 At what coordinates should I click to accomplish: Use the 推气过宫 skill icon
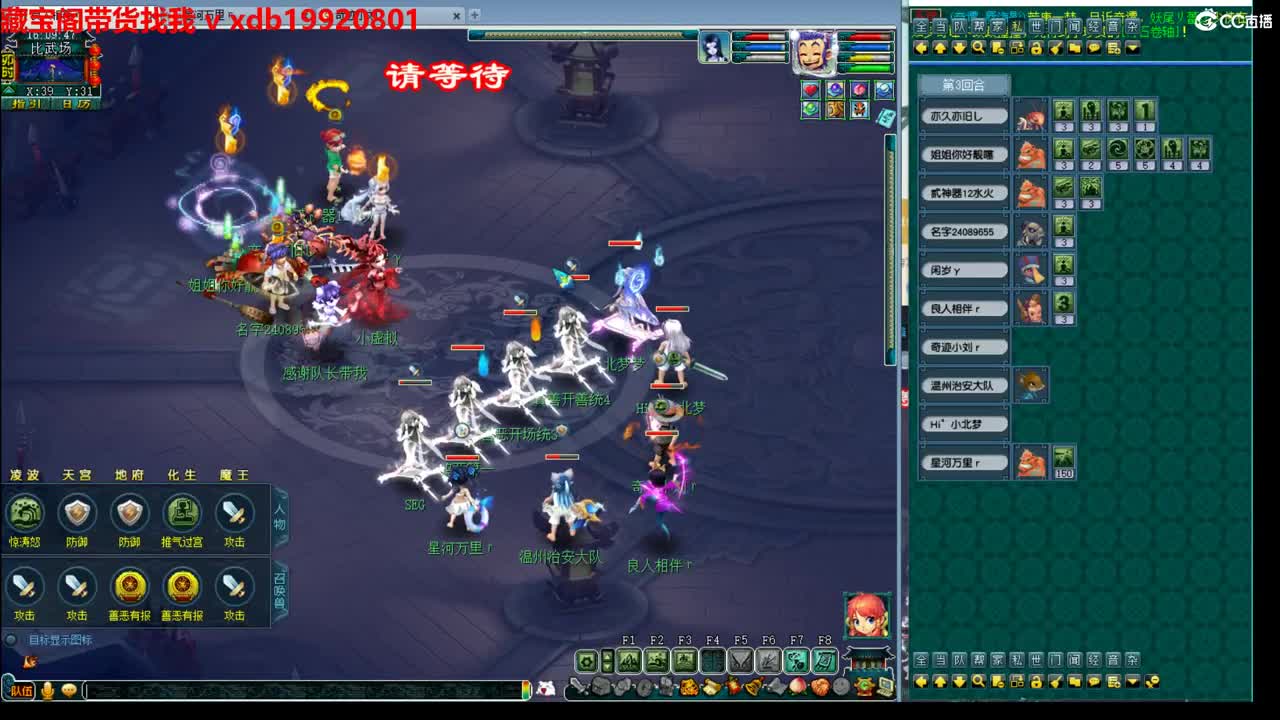coord(182,514)
